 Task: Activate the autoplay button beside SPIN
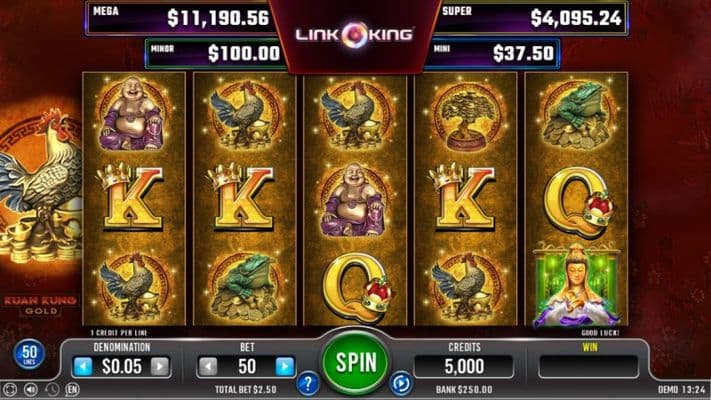click(401, 381)
